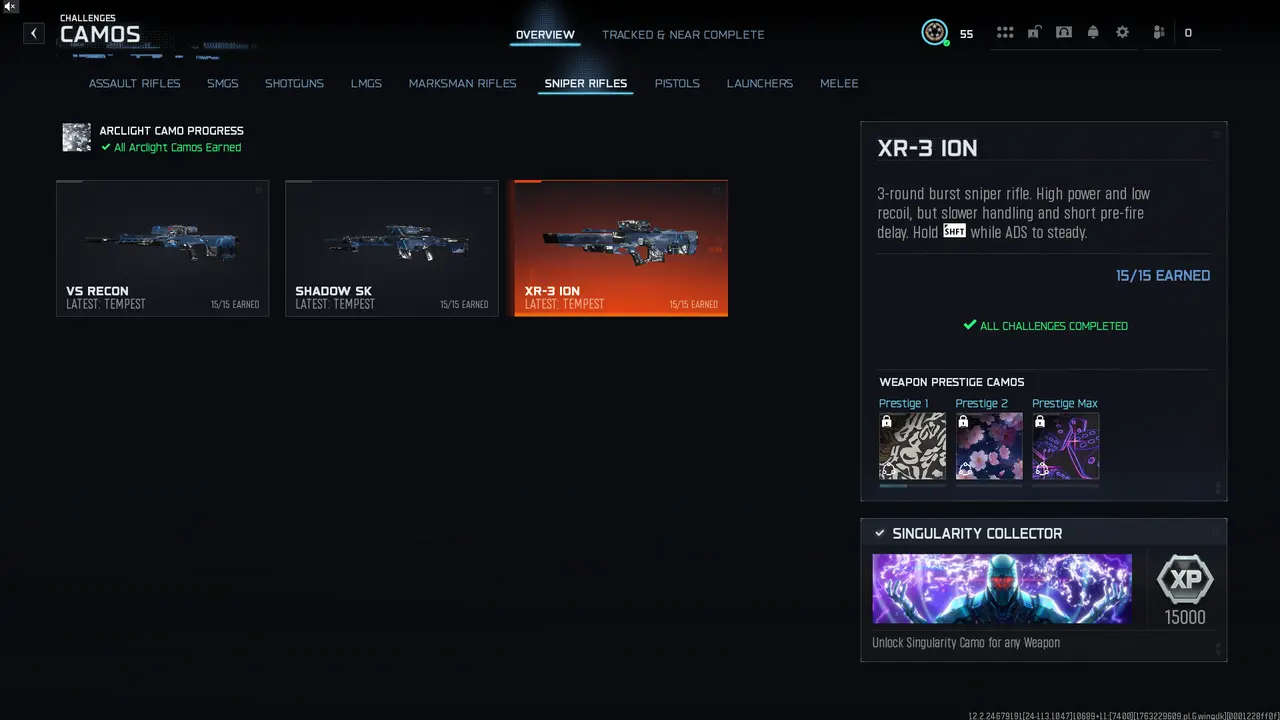Open the Settings gear icon
Viewport: 1280px width, 720px height.
point(1122,31)
